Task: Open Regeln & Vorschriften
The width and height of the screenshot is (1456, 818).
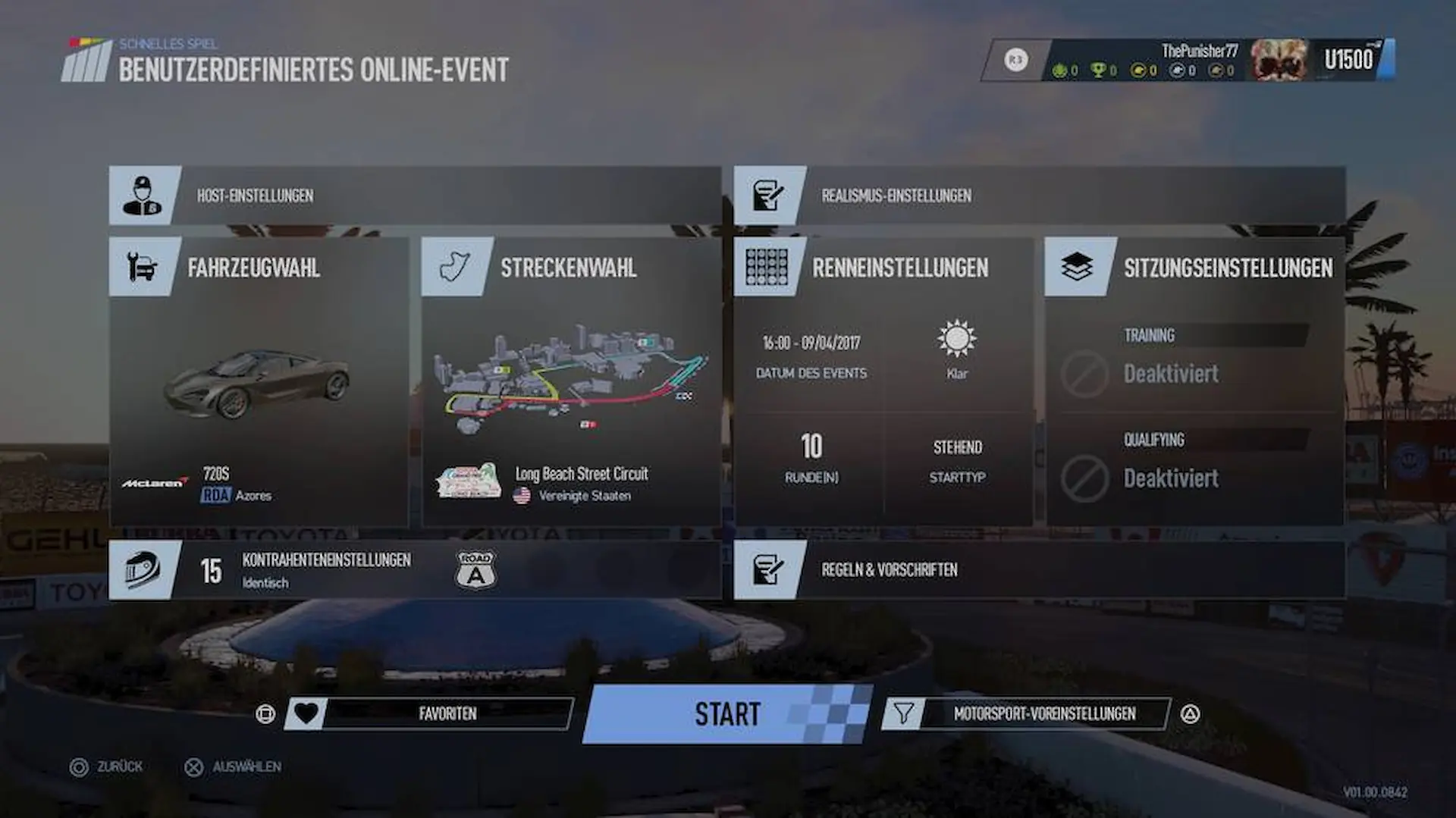Action: point(1039,570)
